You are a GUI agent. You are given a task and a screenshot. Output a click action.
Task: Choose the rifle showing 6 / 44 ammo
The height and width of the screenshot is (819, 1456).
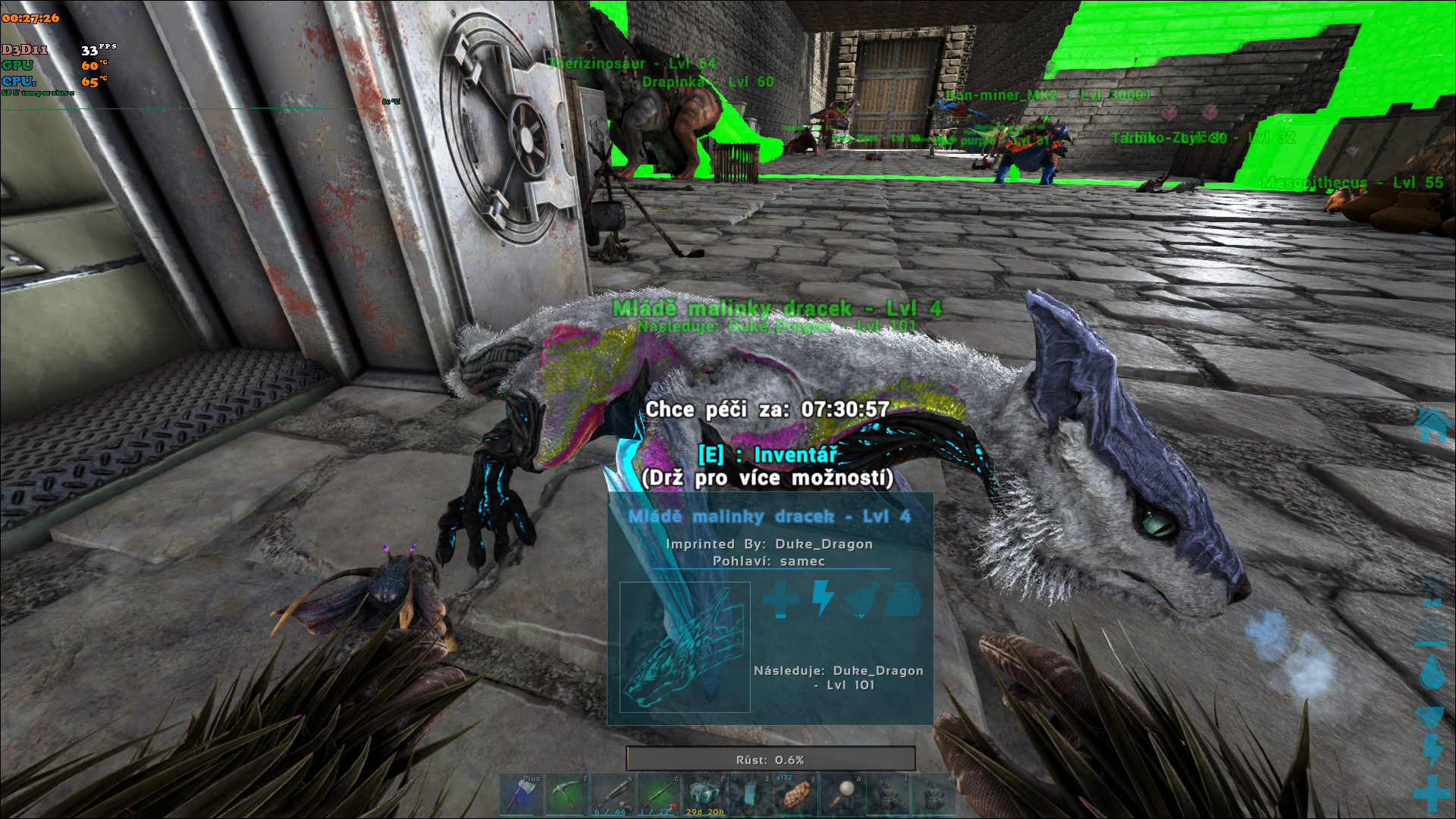tap(613, 795)
